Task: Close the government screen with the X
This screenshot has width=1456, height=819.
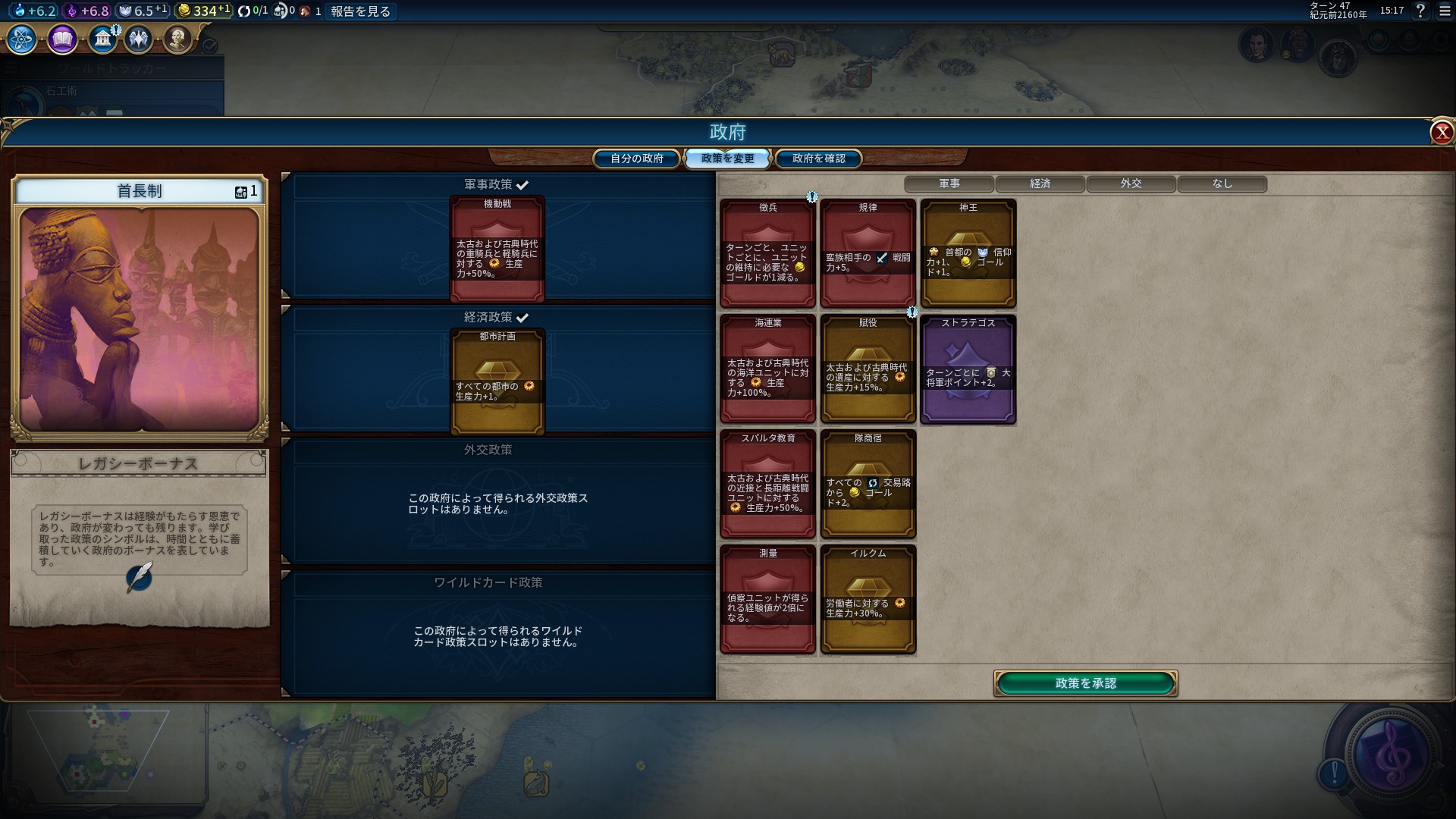Action: pyautogui.click(x=1441, y=133)
